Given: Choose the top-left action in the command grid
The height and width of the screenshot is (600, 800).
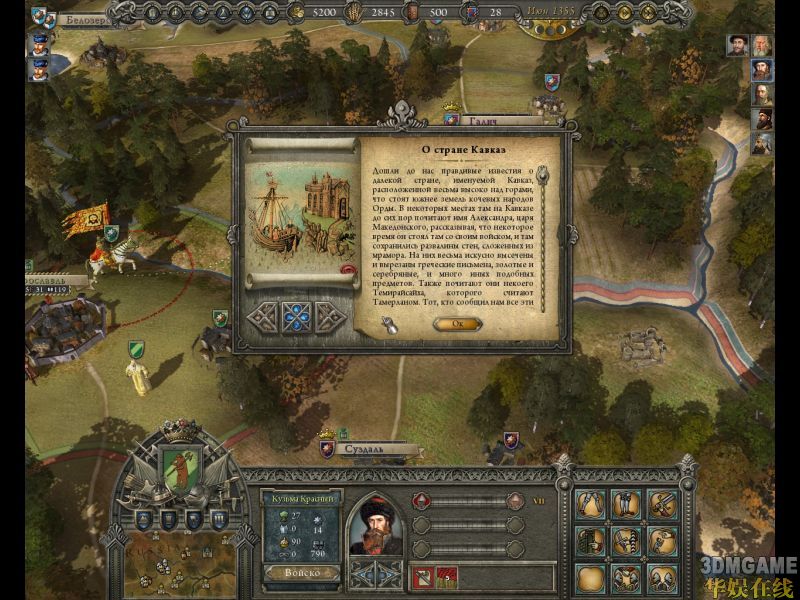Looking at the screenshot, I should pos(592,503).
